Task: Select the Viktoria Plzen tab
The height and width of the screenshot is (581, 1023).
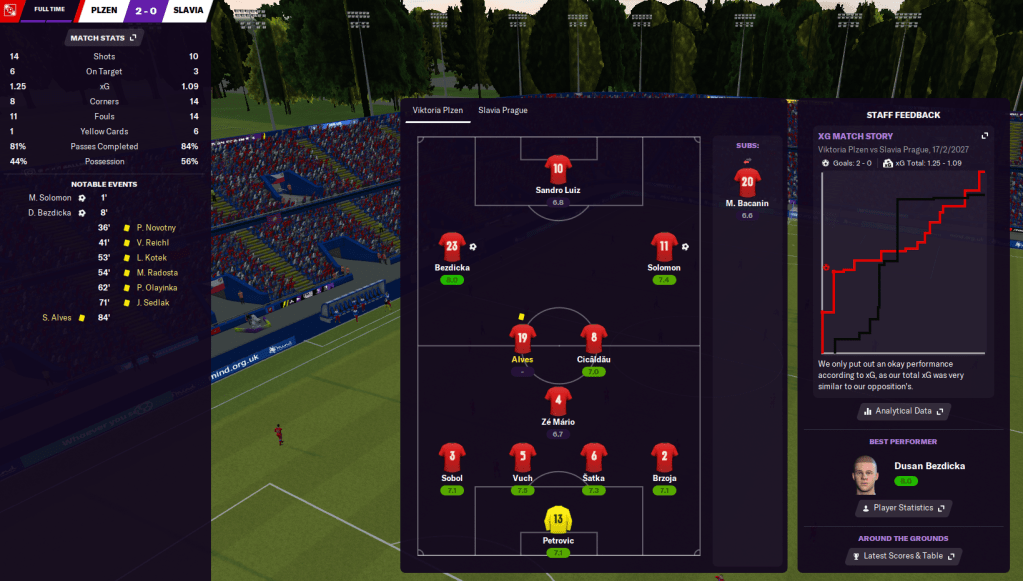Action: 438,110
